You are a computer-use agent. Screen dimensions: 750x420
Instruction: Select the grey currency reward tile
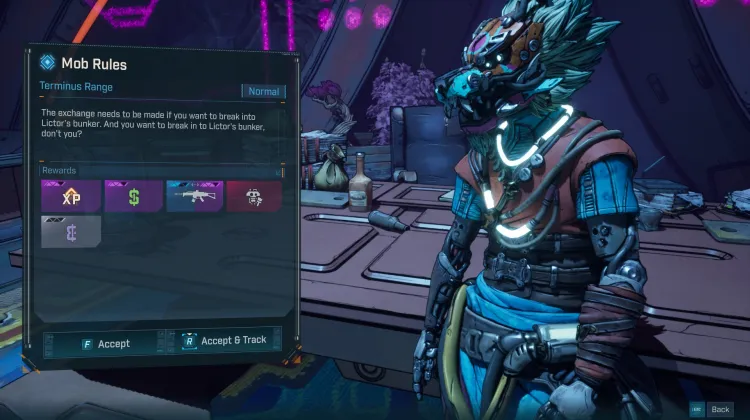tap(70, 232)
